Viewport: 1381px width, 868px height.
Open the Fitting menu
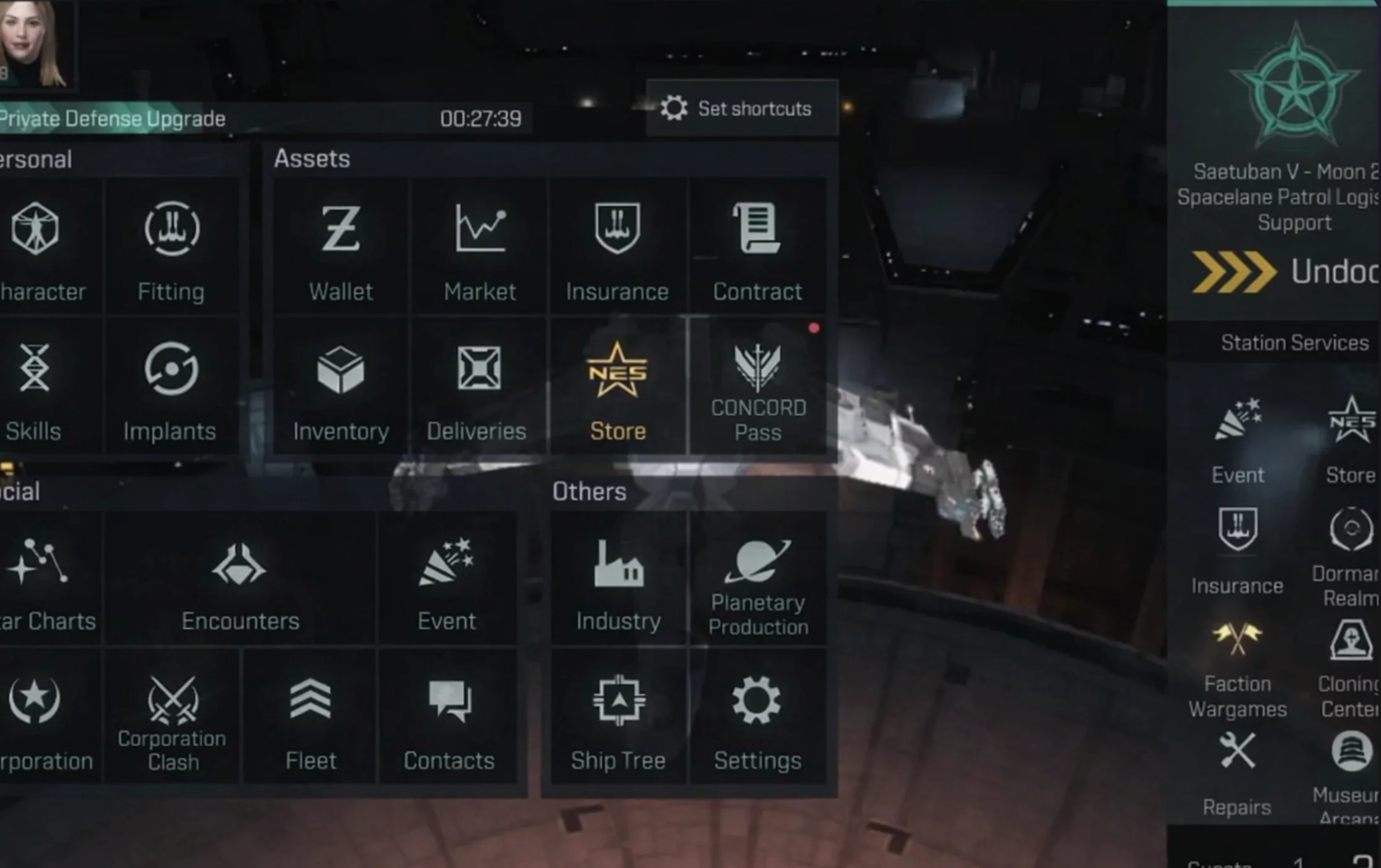point(172,248)
